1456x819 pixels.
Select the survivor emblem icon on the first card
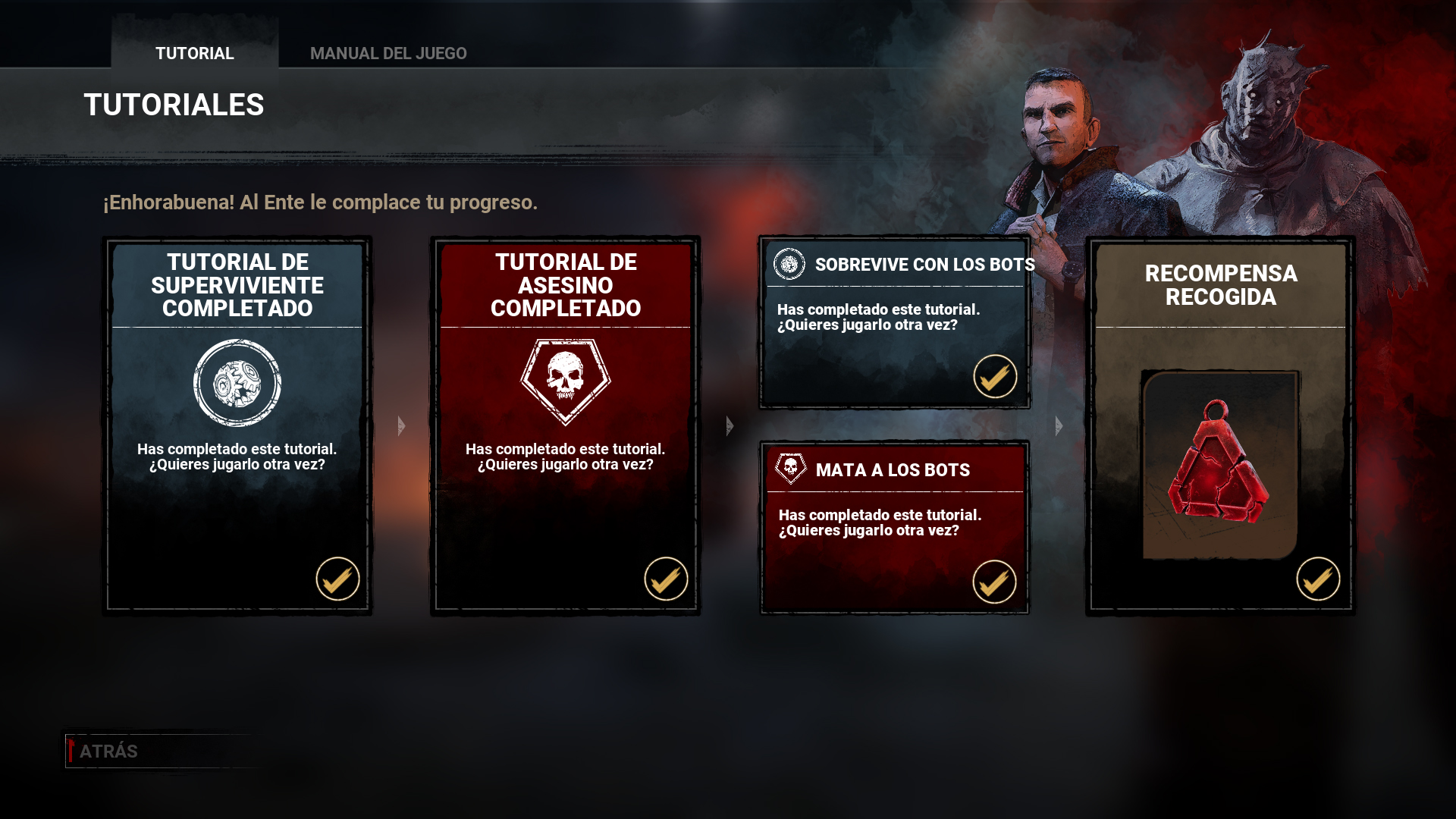(x=237, y=383)
